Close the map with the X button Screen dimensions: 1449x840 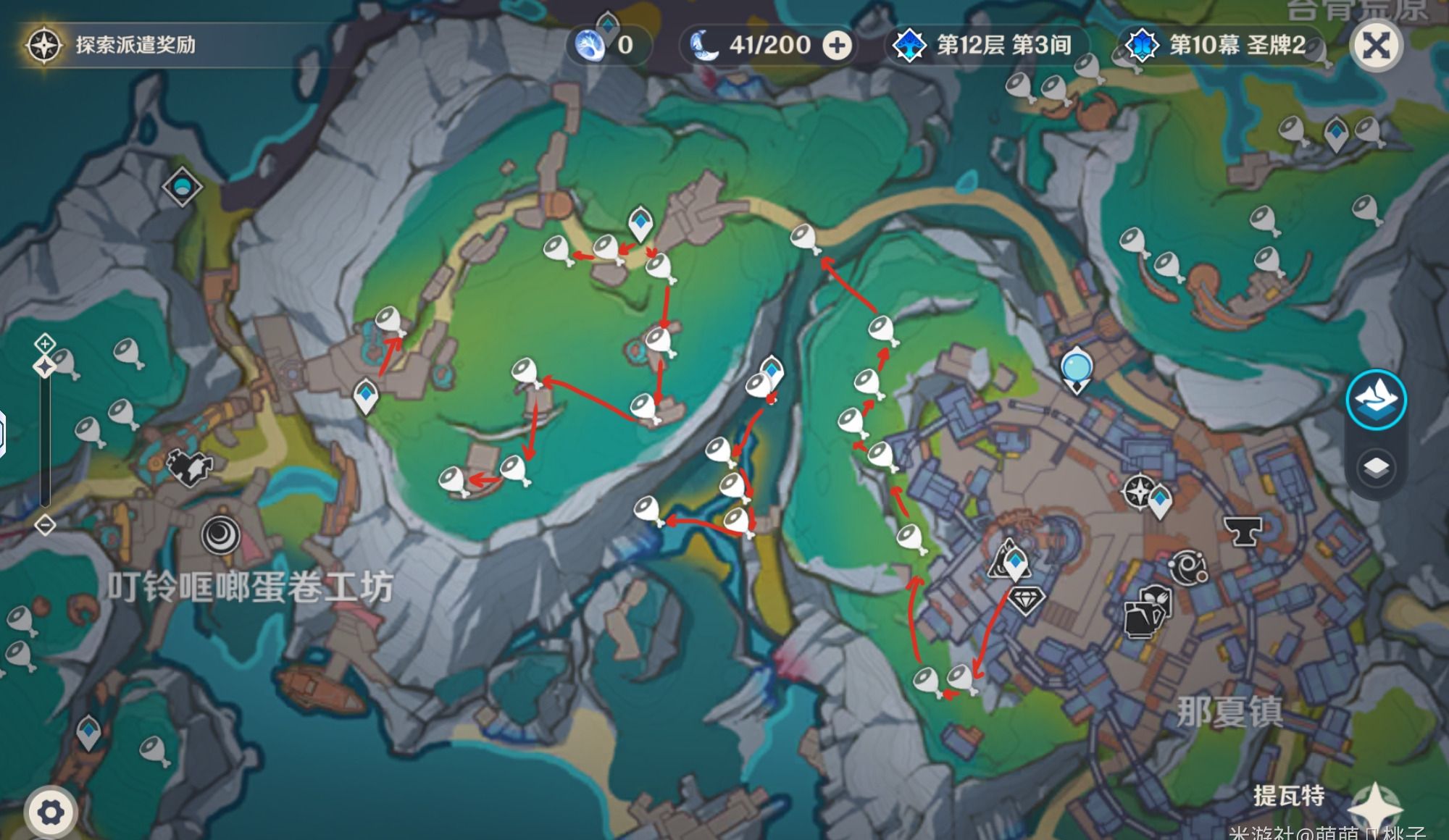(x=1376, y=46)
